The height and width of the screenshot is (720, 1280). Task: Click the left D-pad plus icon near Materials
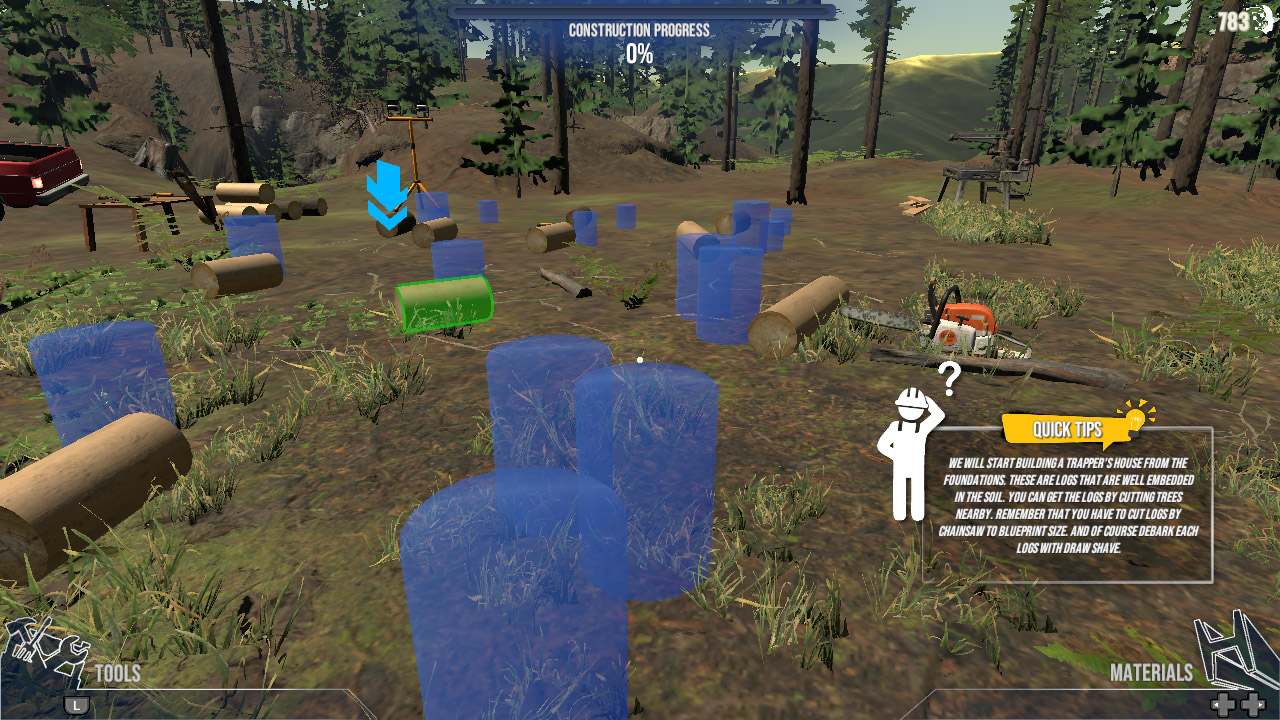point(1224,703)
